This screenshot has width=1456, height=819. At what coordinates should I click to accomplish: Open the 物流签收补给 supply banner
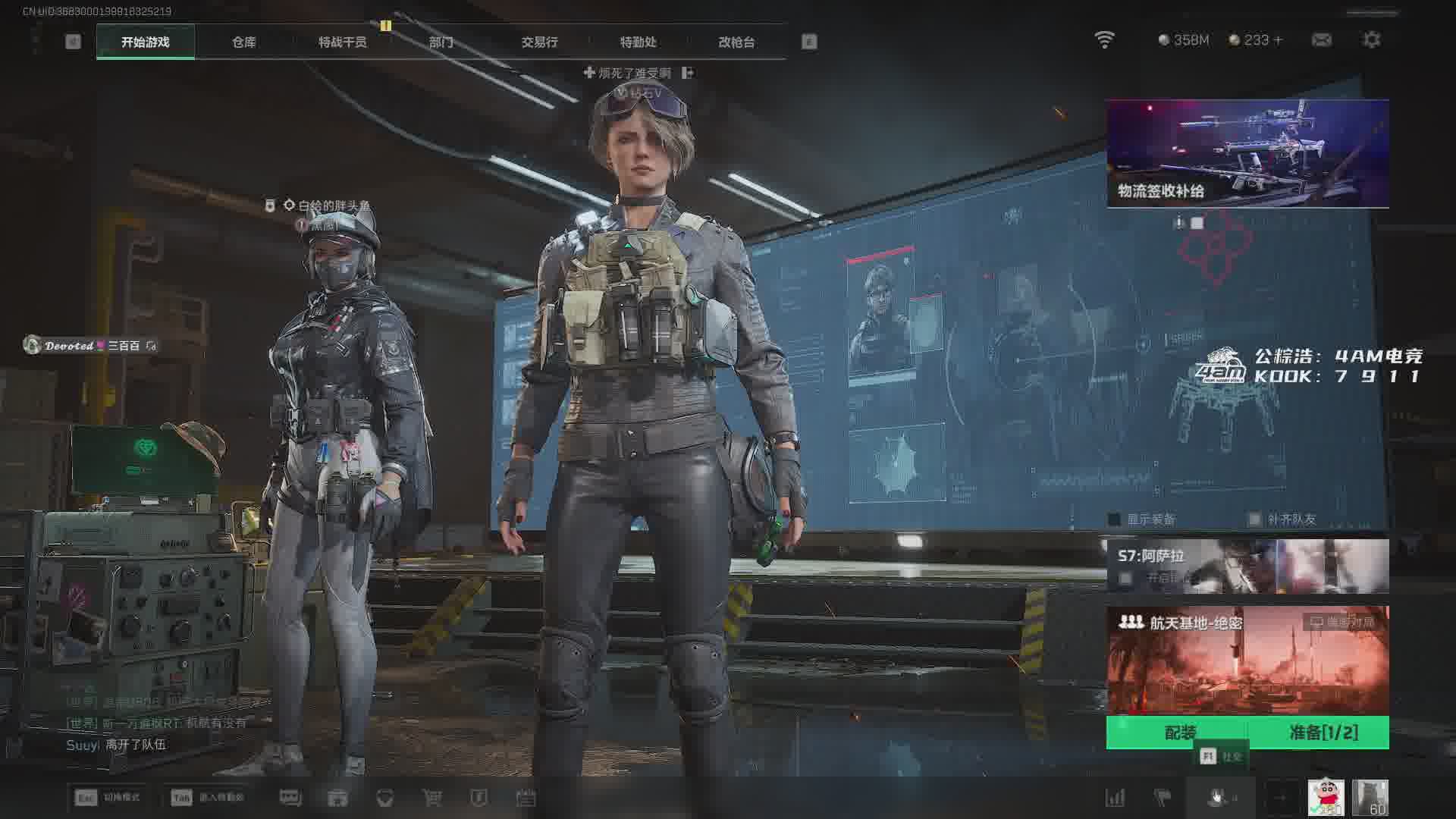(x=1247, y=153)
